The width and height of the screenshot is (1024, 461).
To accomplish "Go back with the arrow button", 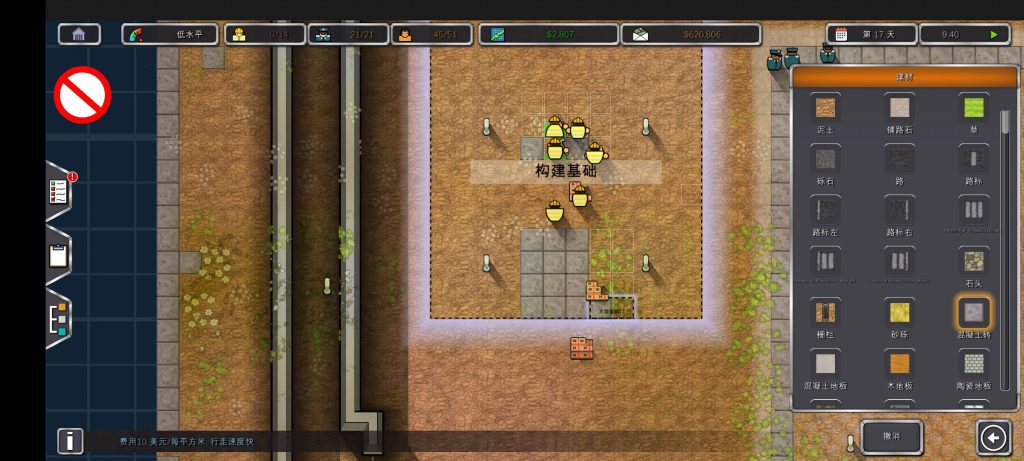I will point(993,437).
